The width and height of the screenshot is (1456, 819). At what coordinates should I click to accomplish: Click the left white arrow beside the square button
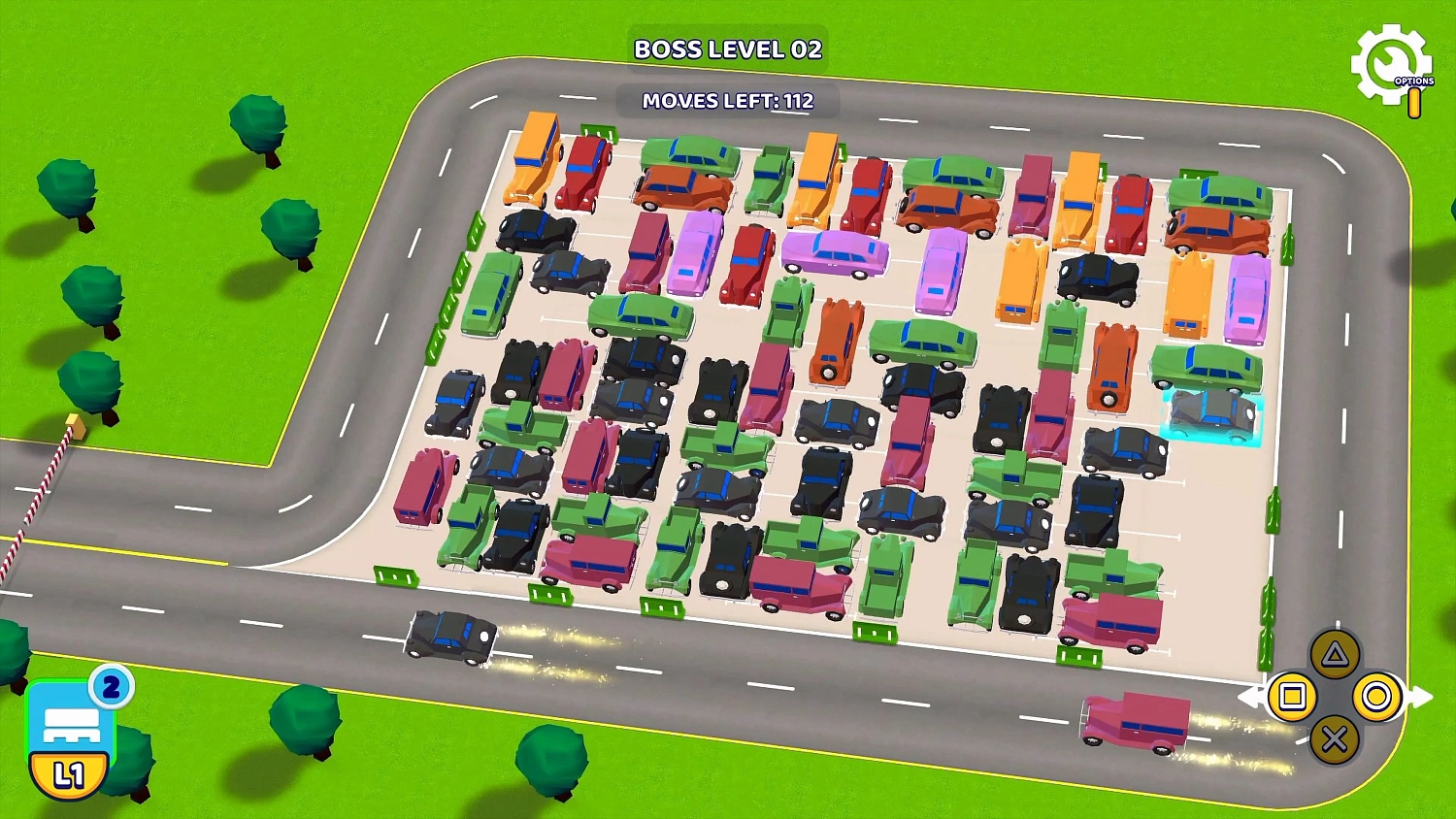pos(1249,697)
